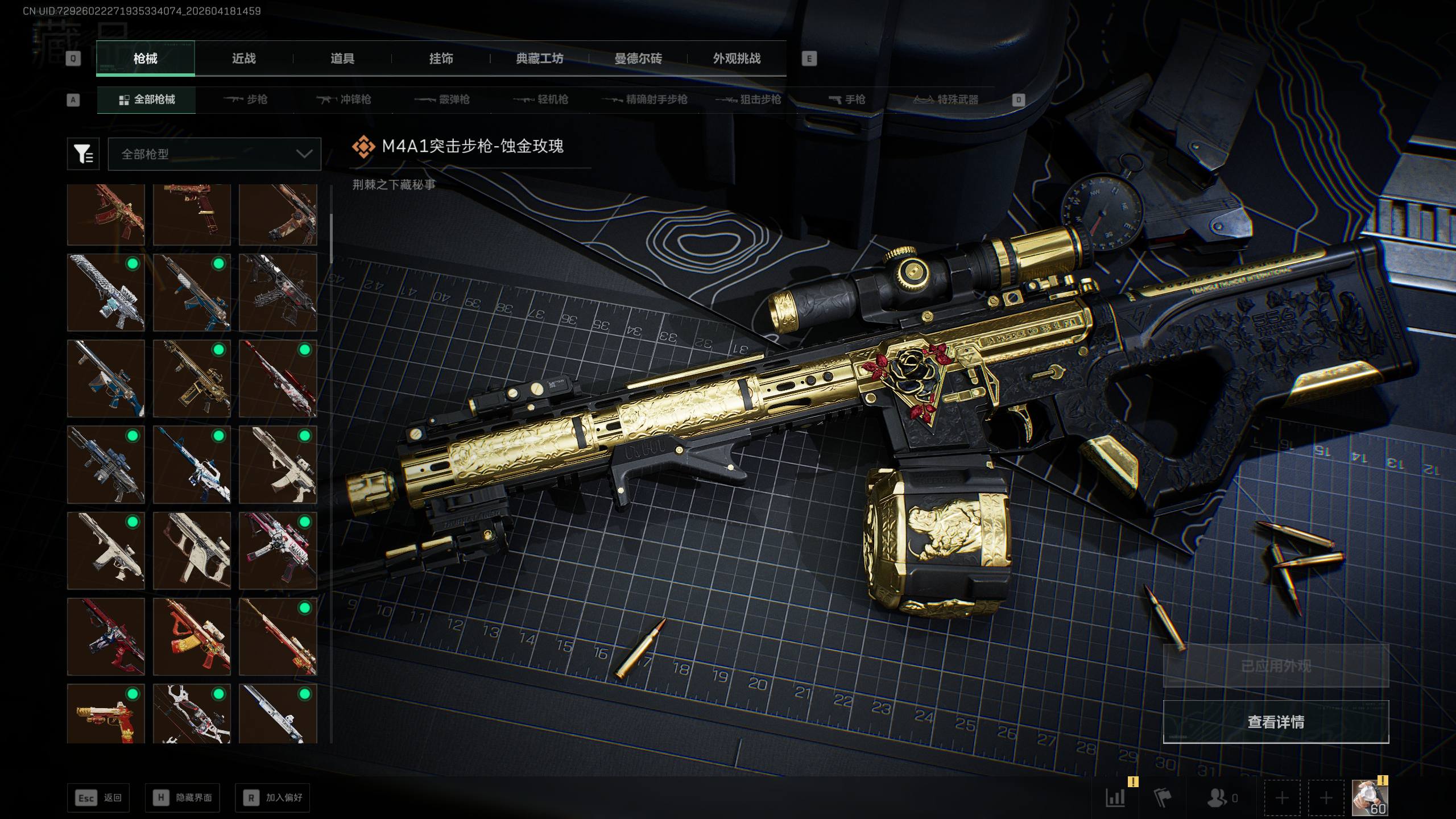Select the 挂饰 charms tab
The width and height of the screenshot is (1456, 819).
coord(441,59)
